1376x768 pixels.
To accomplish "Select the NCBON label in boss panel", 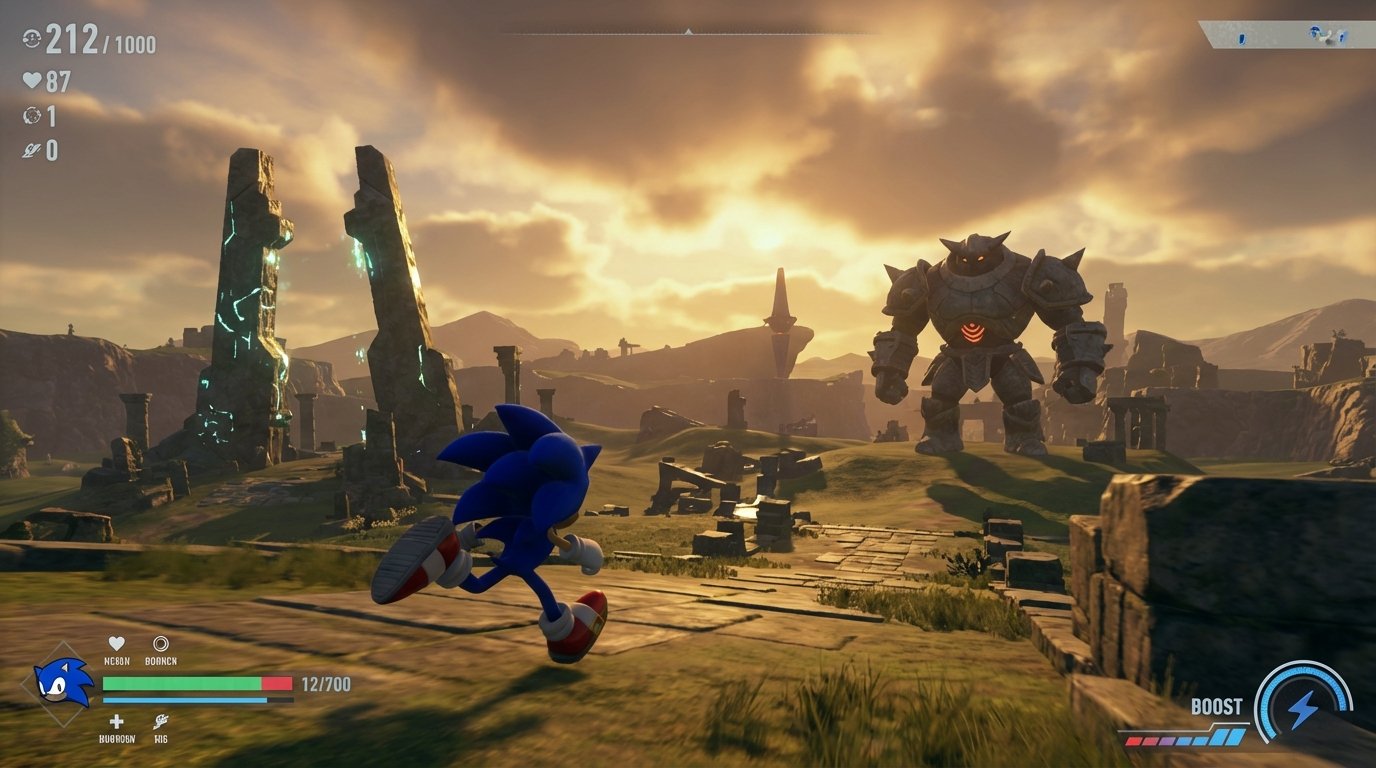I will [117, 661].
